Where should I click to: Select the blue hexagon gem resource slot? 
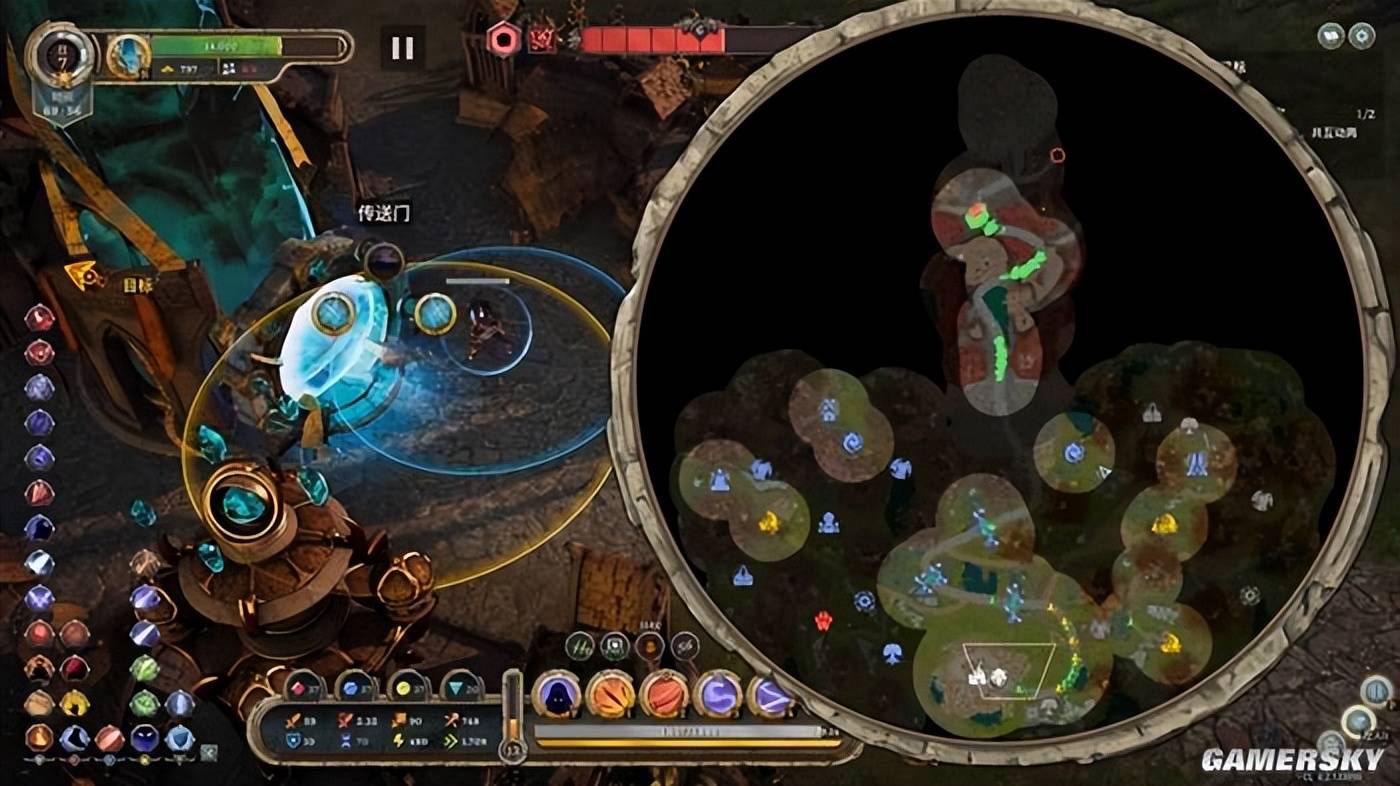[x=356, y=687]
